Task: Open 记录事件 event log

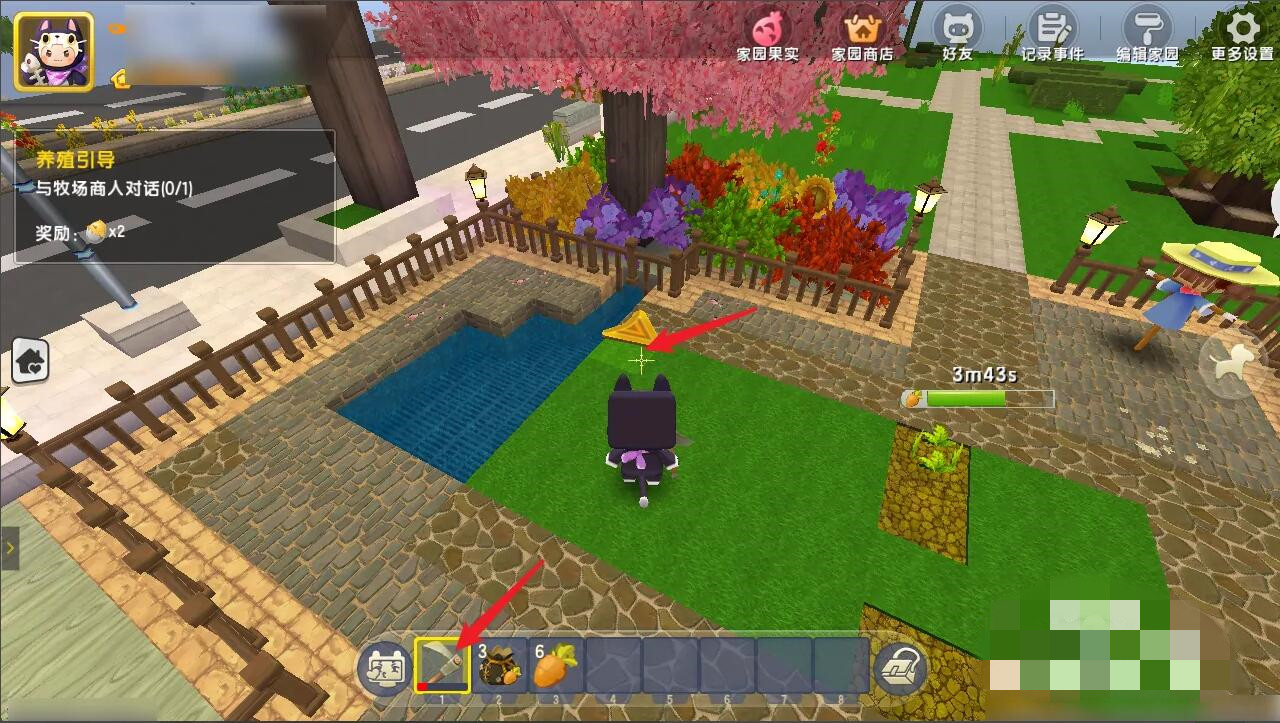Action: [x=1051, y=34]
